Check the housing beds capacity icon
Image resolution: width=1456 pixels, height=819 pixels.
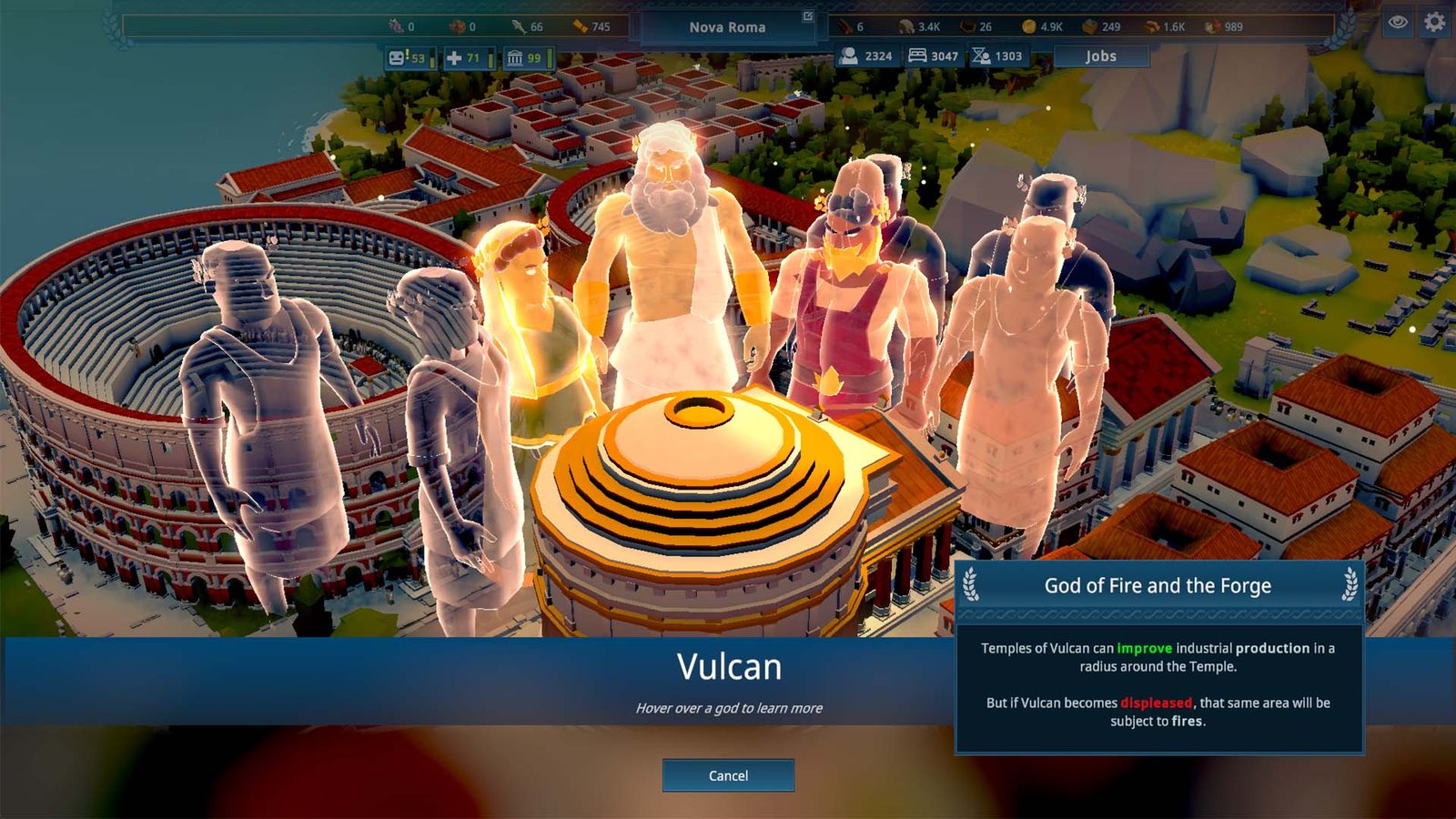coord(917,56)
